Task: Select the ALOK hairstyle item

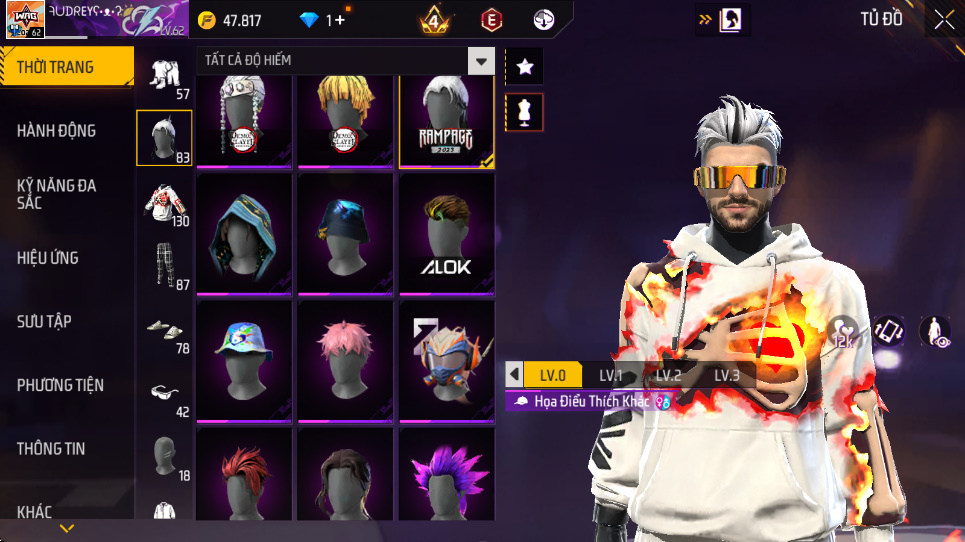Action: point(446,234)
